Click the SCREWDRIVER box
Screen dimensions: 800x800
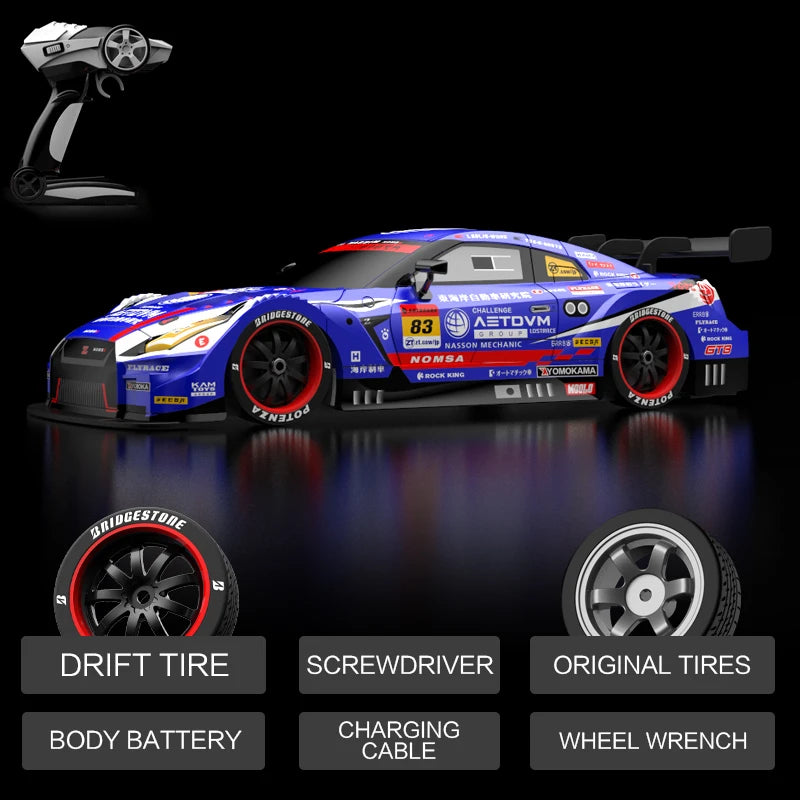point(399,665)
